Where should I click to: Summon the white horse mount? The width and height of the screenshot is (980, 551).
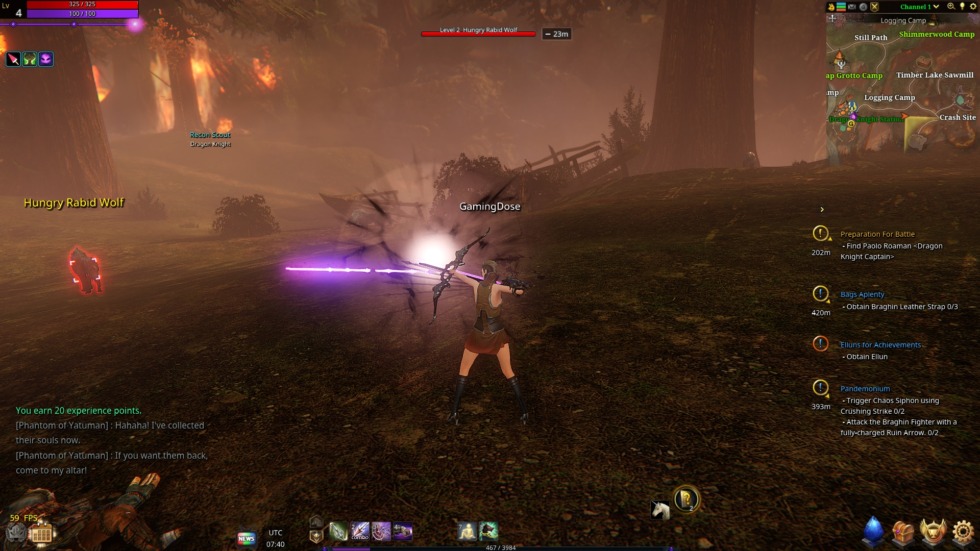660,510
